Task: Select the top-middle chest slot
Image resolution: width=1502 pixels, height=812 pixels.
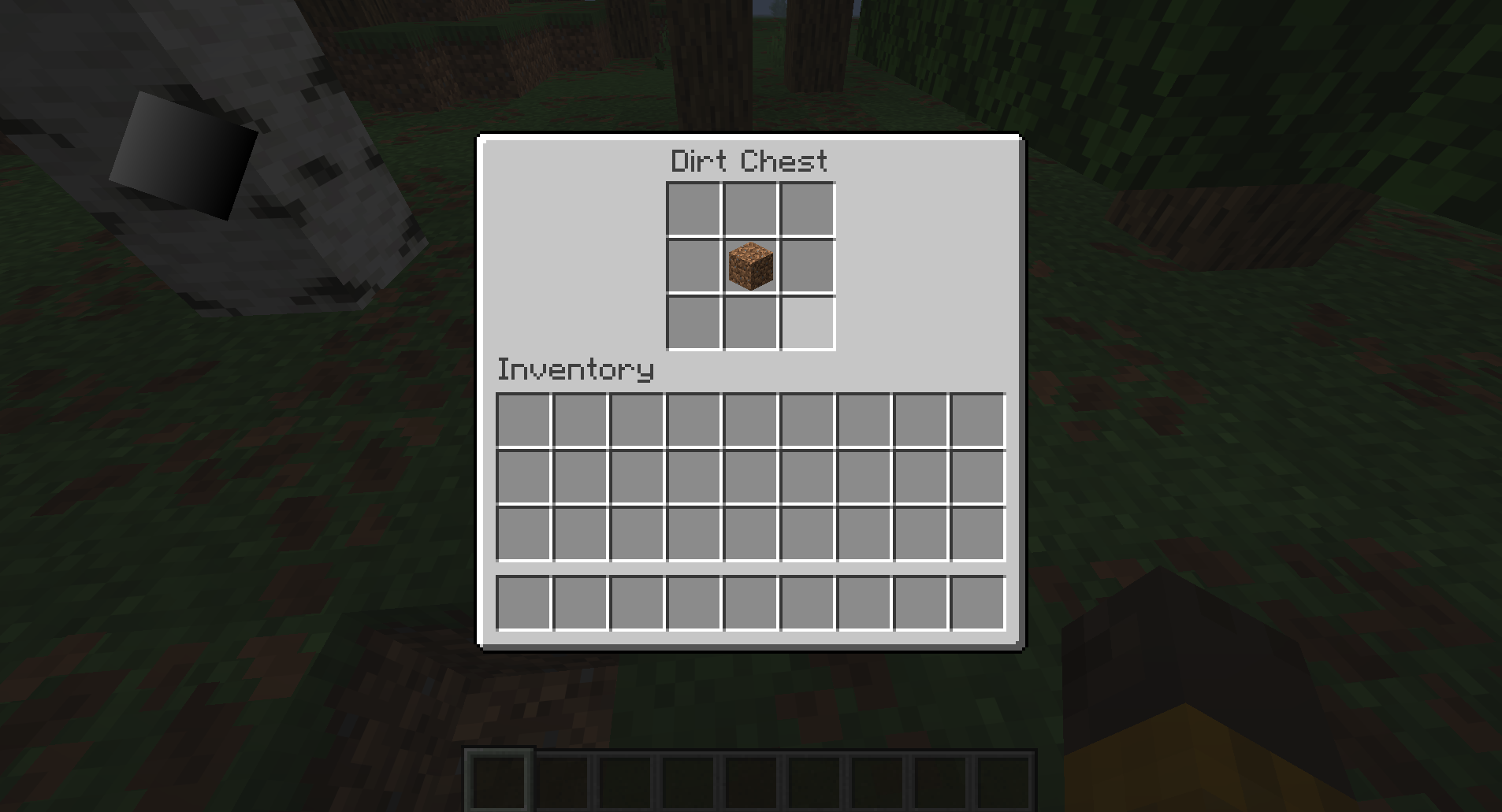Action: click(749, 210)
